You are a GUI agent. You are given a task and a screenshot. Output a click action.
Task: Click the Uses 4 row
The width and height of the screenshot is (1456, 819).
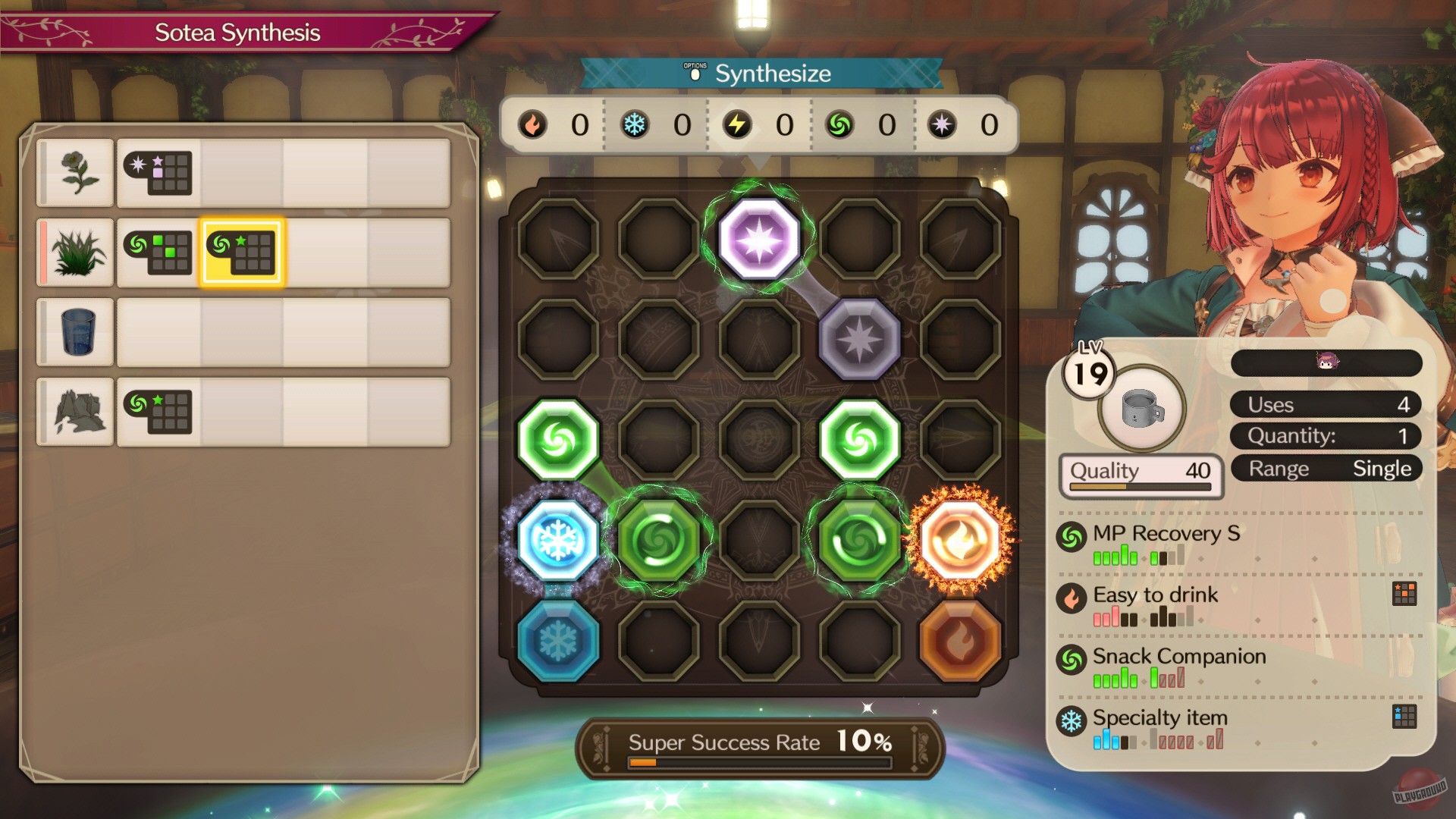(1325, 404)
